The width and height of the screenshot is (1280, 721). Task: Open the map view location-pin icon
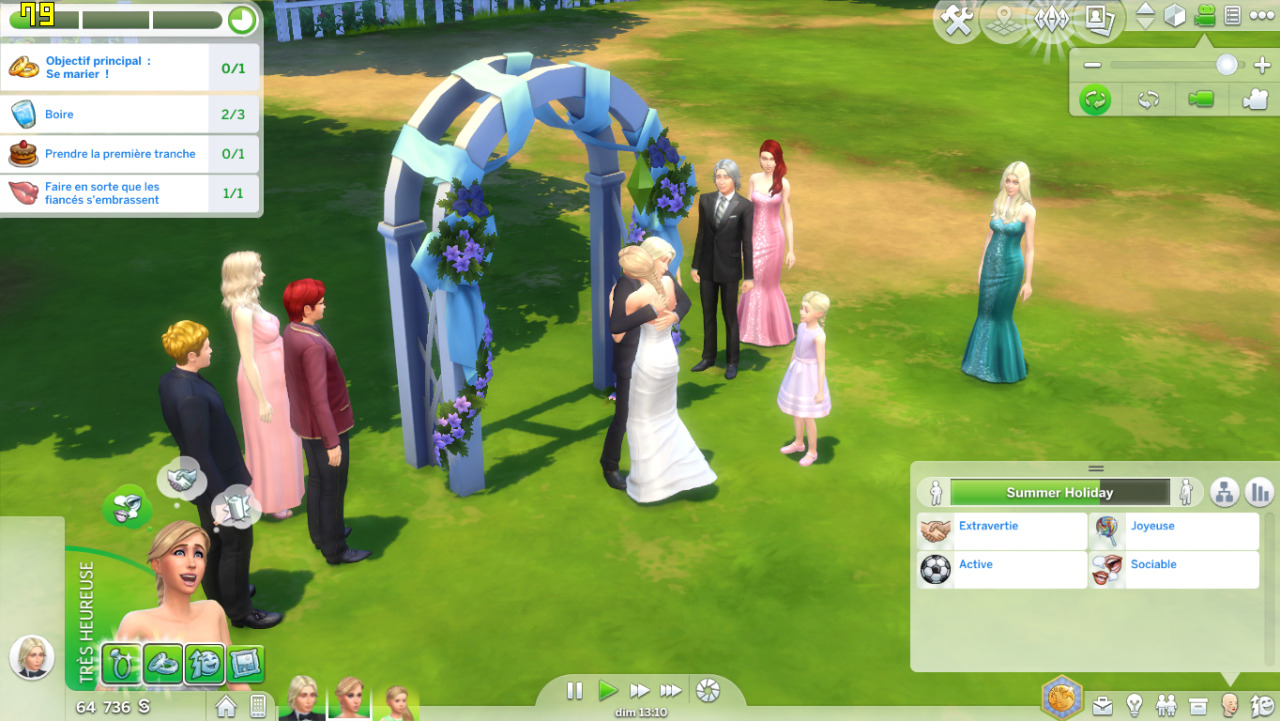click(1005, 20)
